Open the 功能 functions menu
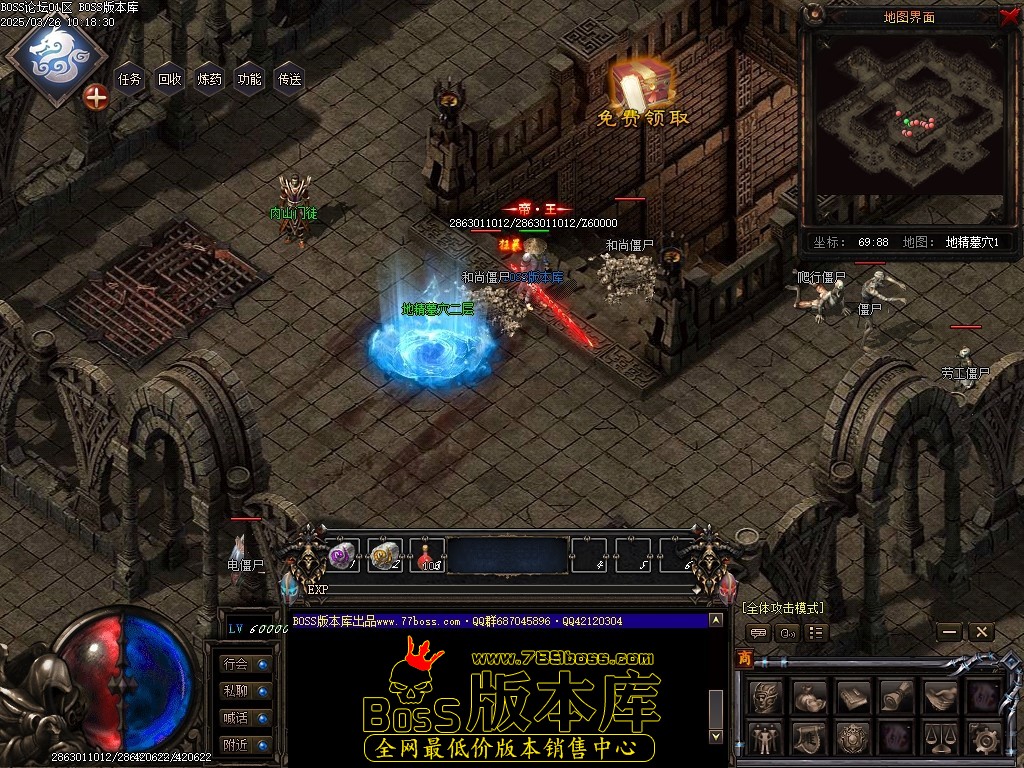The image size is (1024, 768). (250, 79)
